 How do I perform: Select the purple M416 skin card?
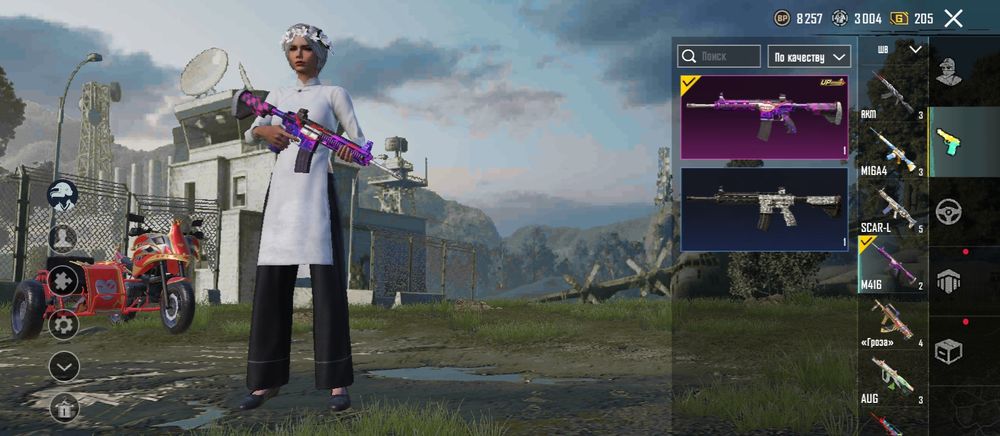pyautogui.click(x=764, y=117)
